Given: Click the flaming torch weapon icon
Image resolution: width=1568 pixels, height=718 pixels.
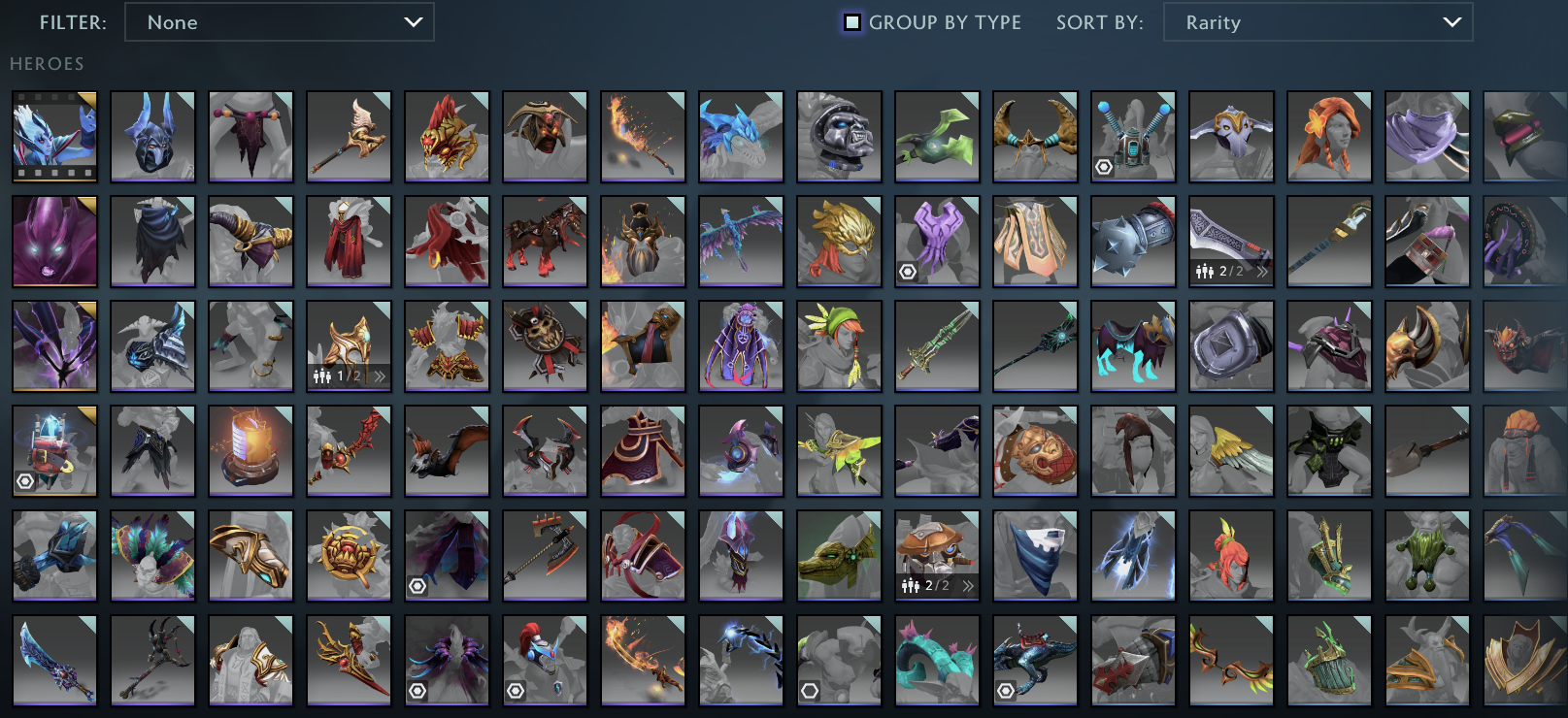Looking at the screenshot, I should [x=643, y=136].
